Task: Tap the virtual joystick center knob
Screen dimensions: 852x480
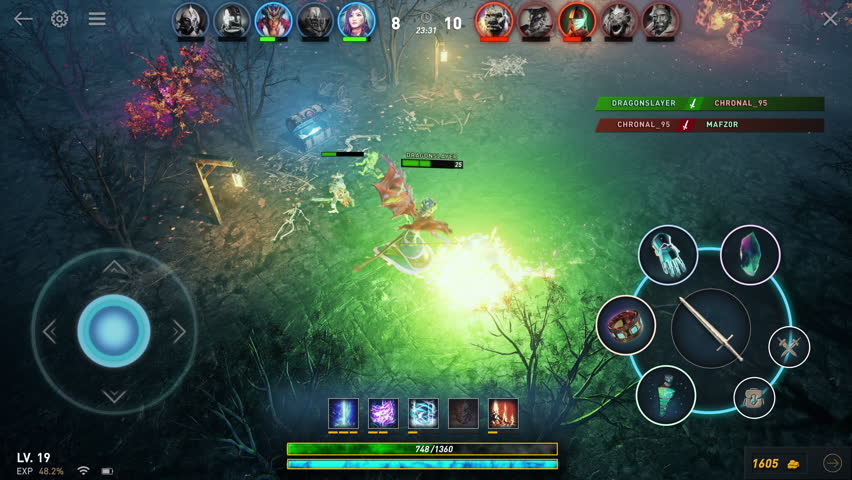Action: click(114, 331)
